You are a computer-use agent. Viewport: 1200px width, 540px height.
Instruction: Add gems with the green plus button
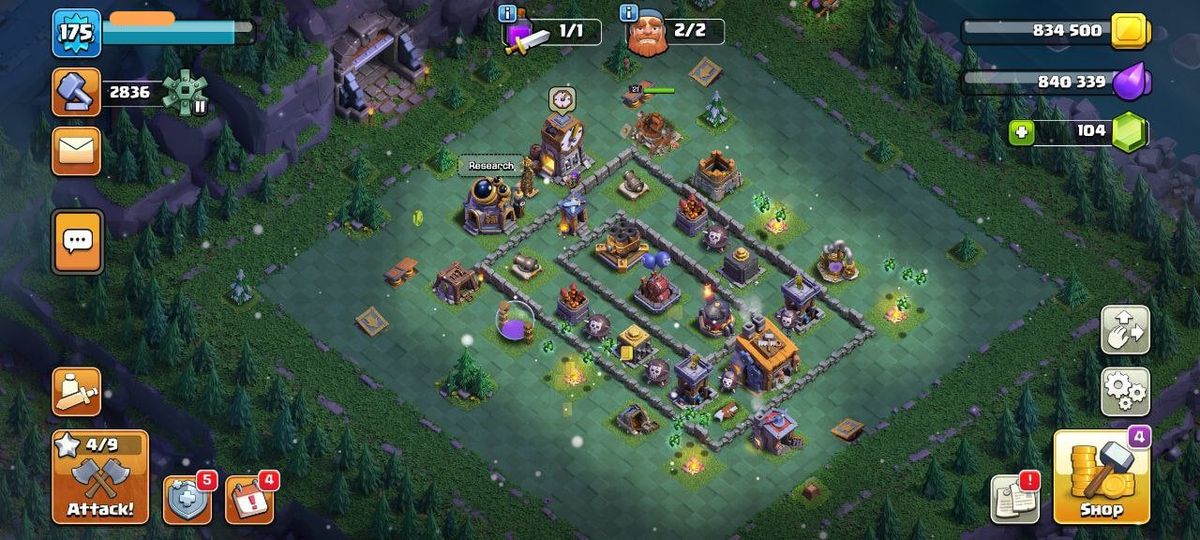pyautogui.click(x=1021, y=132)
